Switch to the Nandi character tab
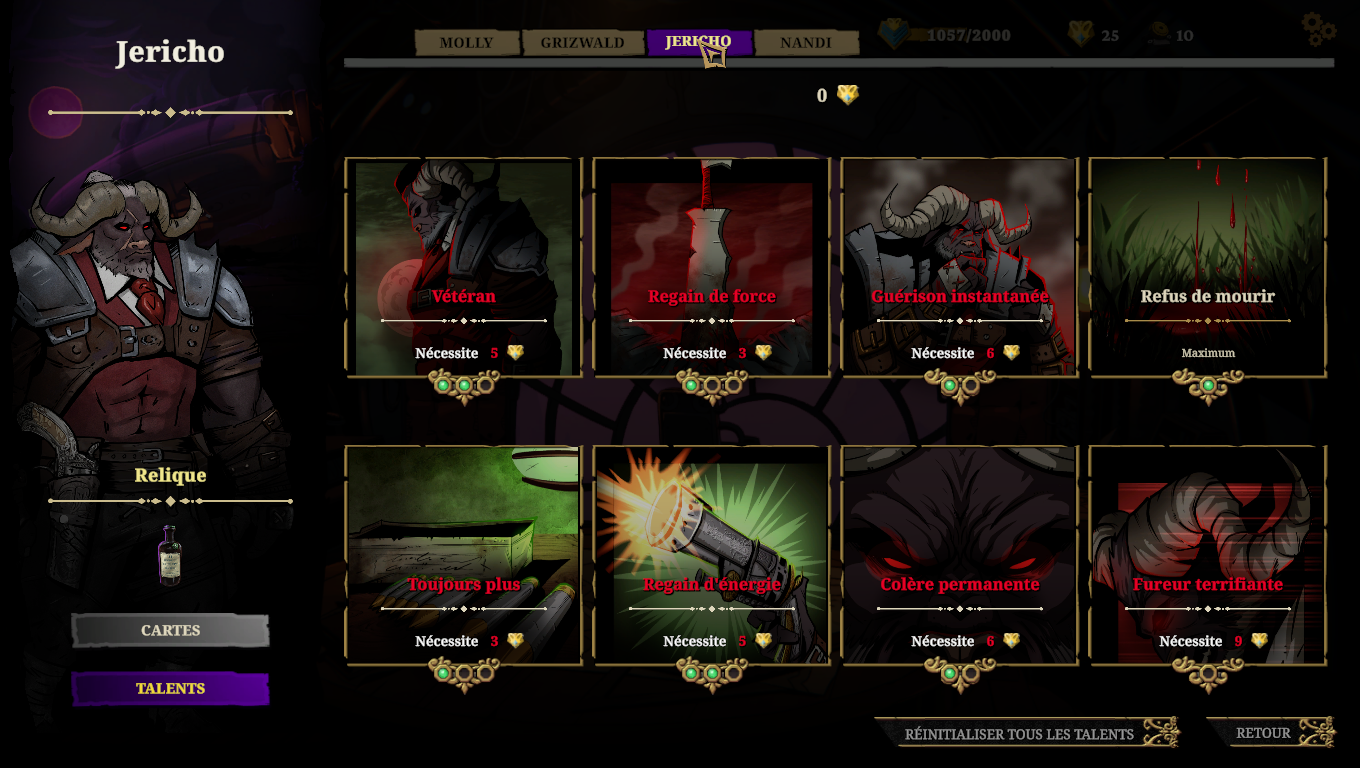 click(x=806, y=43)
